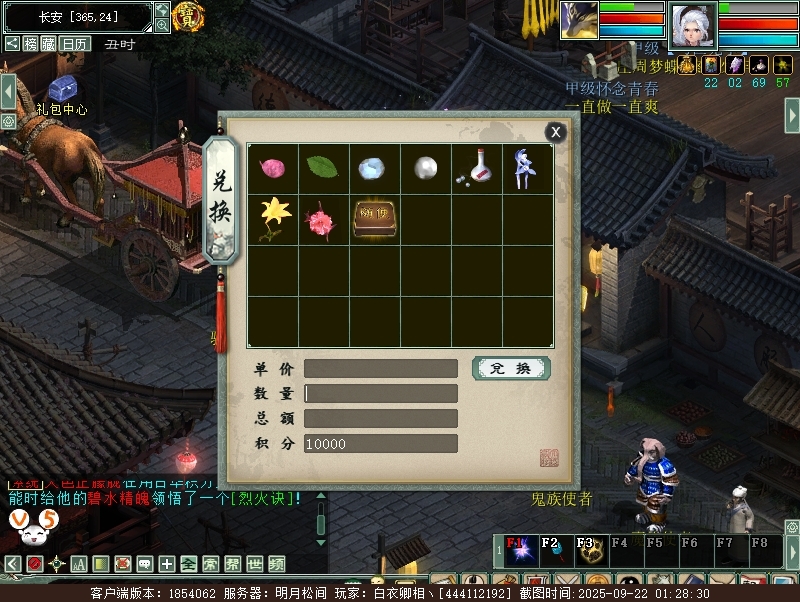Close the exchange window

click(x=555, y=132)
